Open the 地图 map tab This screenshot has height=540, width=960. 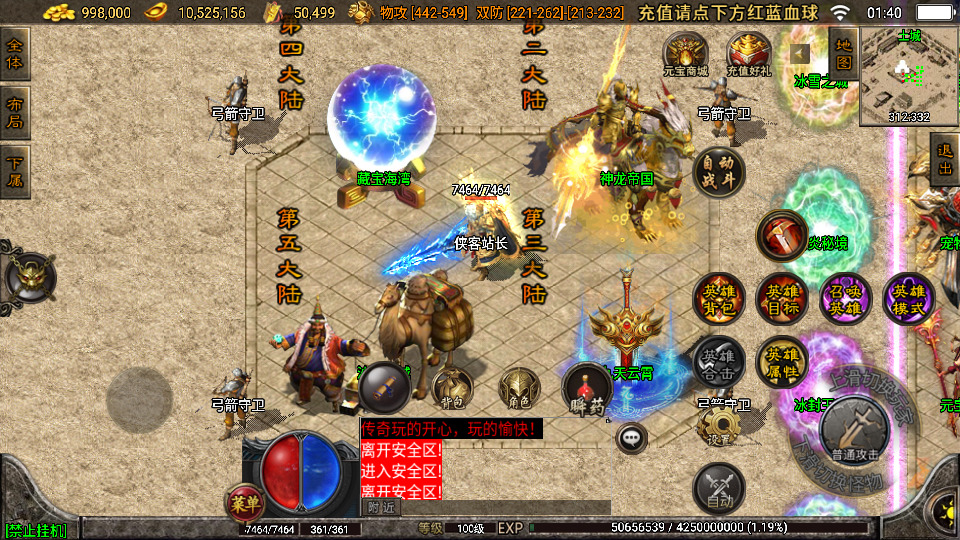[843, 53]
